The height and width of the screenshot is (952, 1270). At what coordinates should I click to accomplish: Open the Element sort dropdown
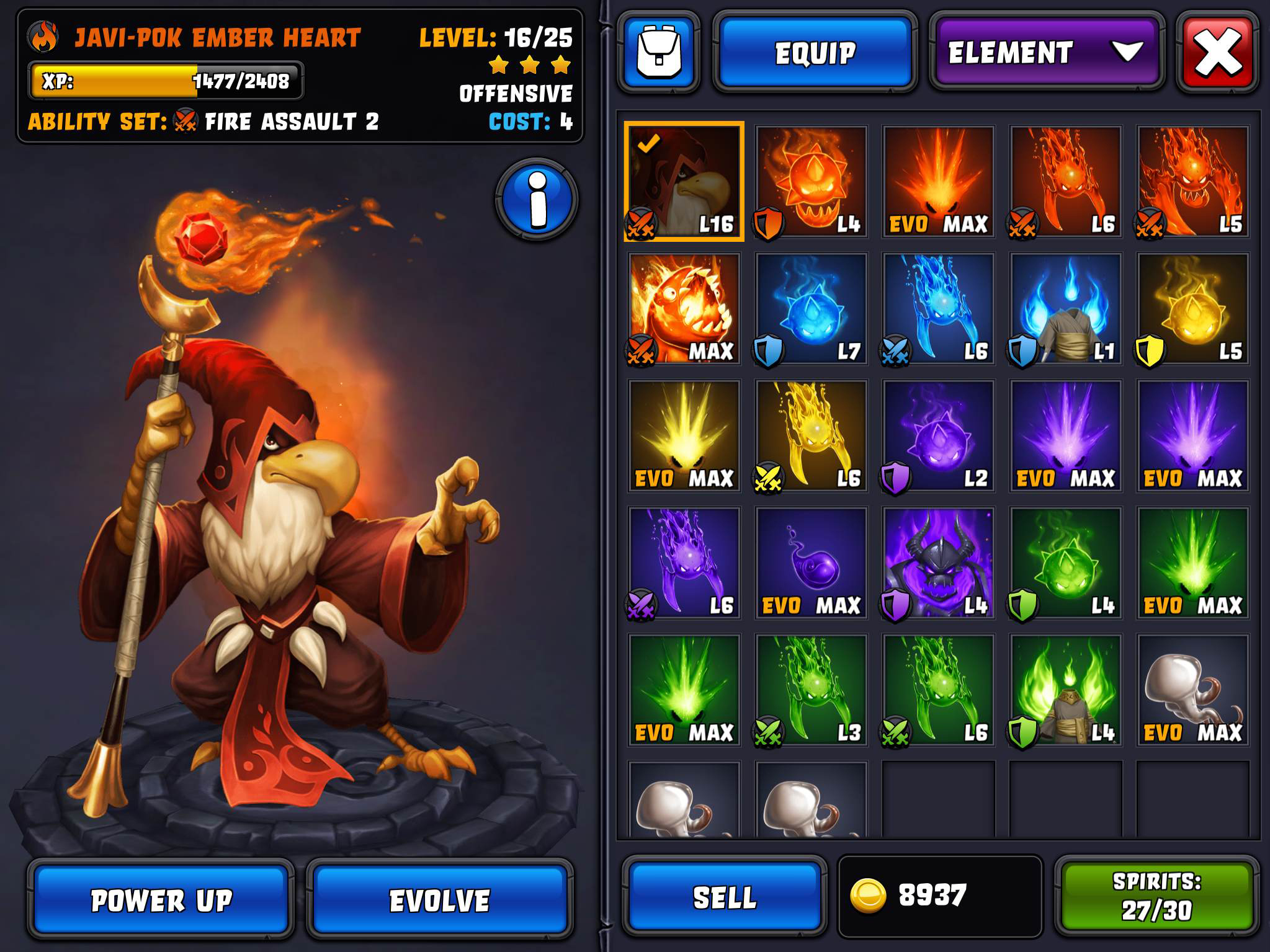(1046, 53)
